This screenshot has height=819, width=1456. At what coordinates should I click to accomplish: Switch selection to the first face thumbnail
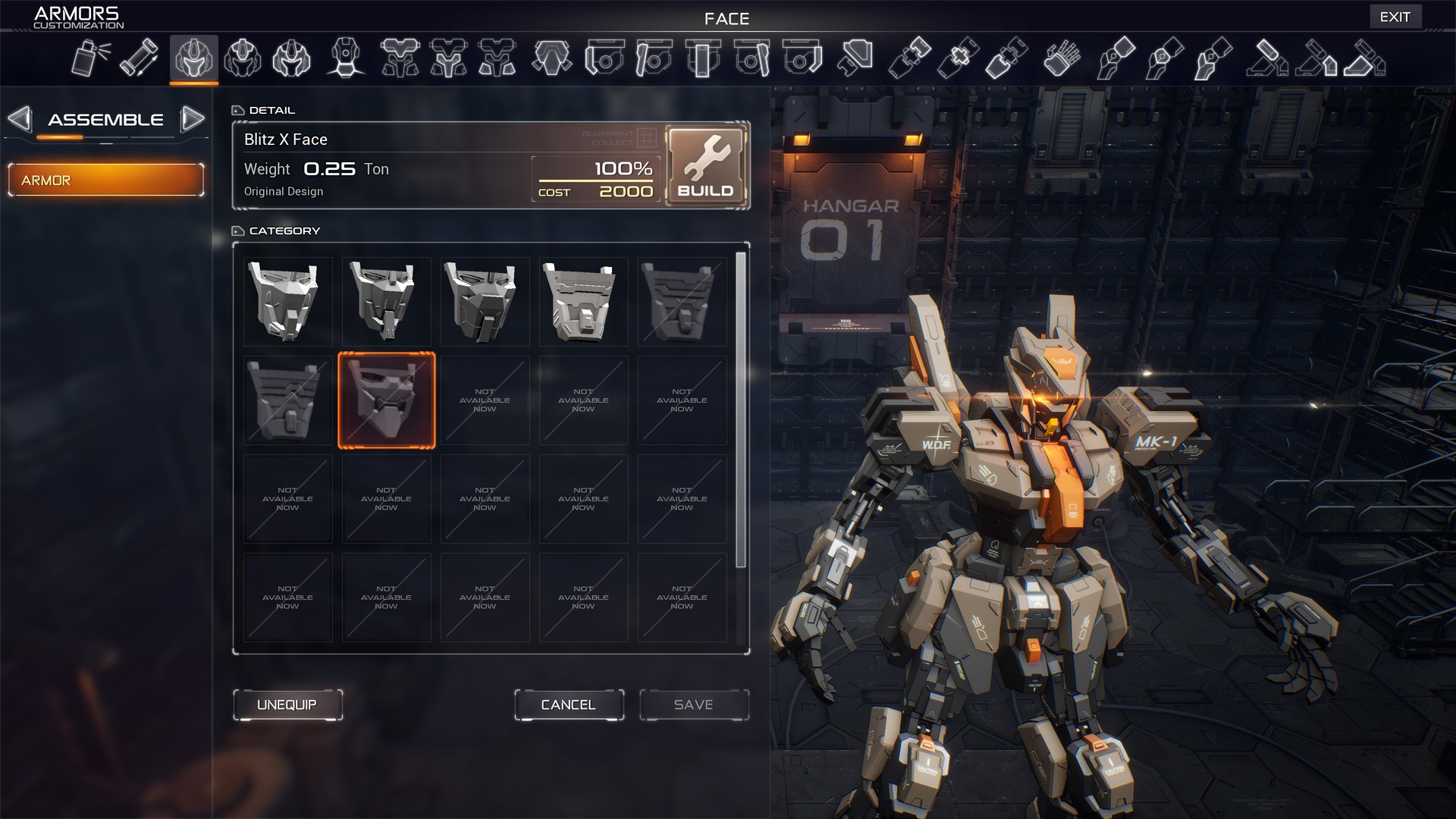(x=288, y=301)
